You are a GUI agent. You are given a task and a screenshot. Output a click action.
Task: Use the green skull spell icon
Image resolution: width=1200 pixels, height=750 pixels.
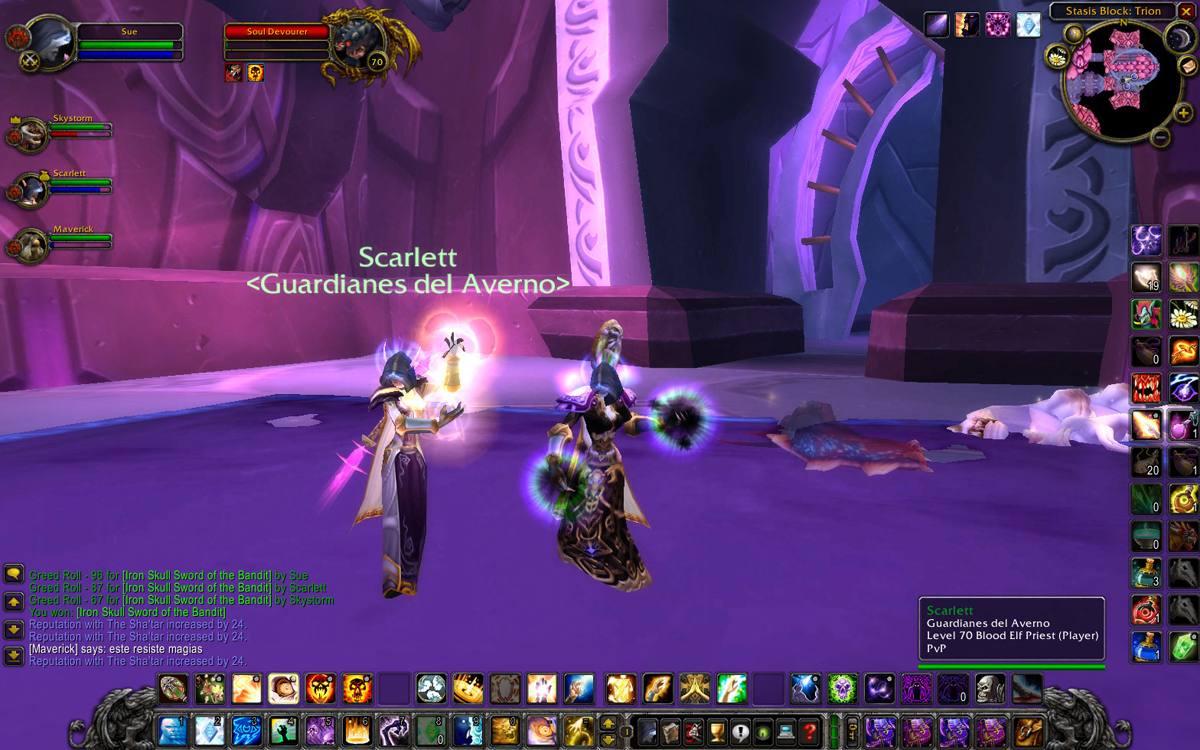pyautogui.click(x=843, y=688)
